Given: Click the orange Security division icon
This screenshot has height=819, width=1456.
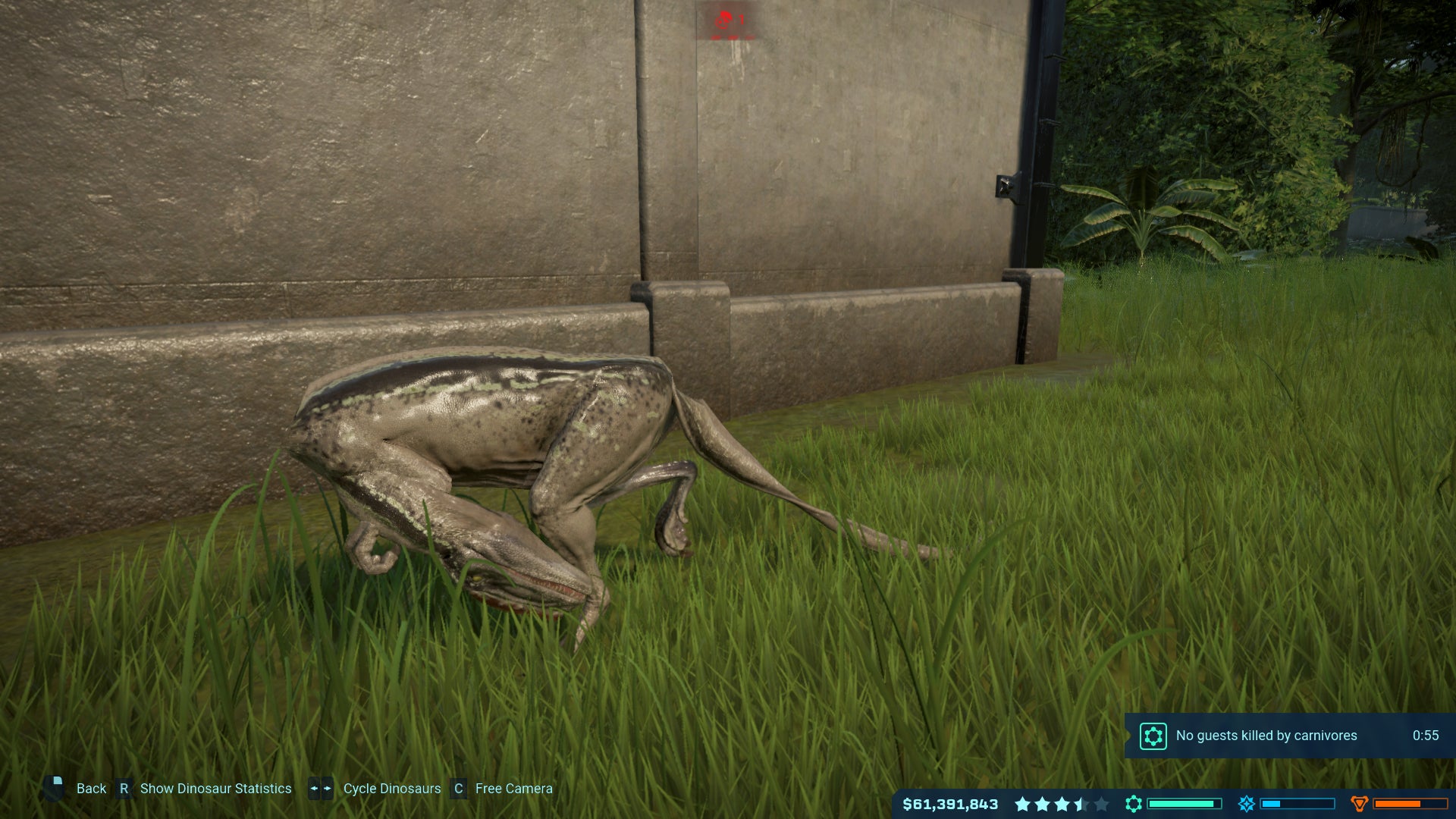Looking at the screenshot, I should point(1360,802).
